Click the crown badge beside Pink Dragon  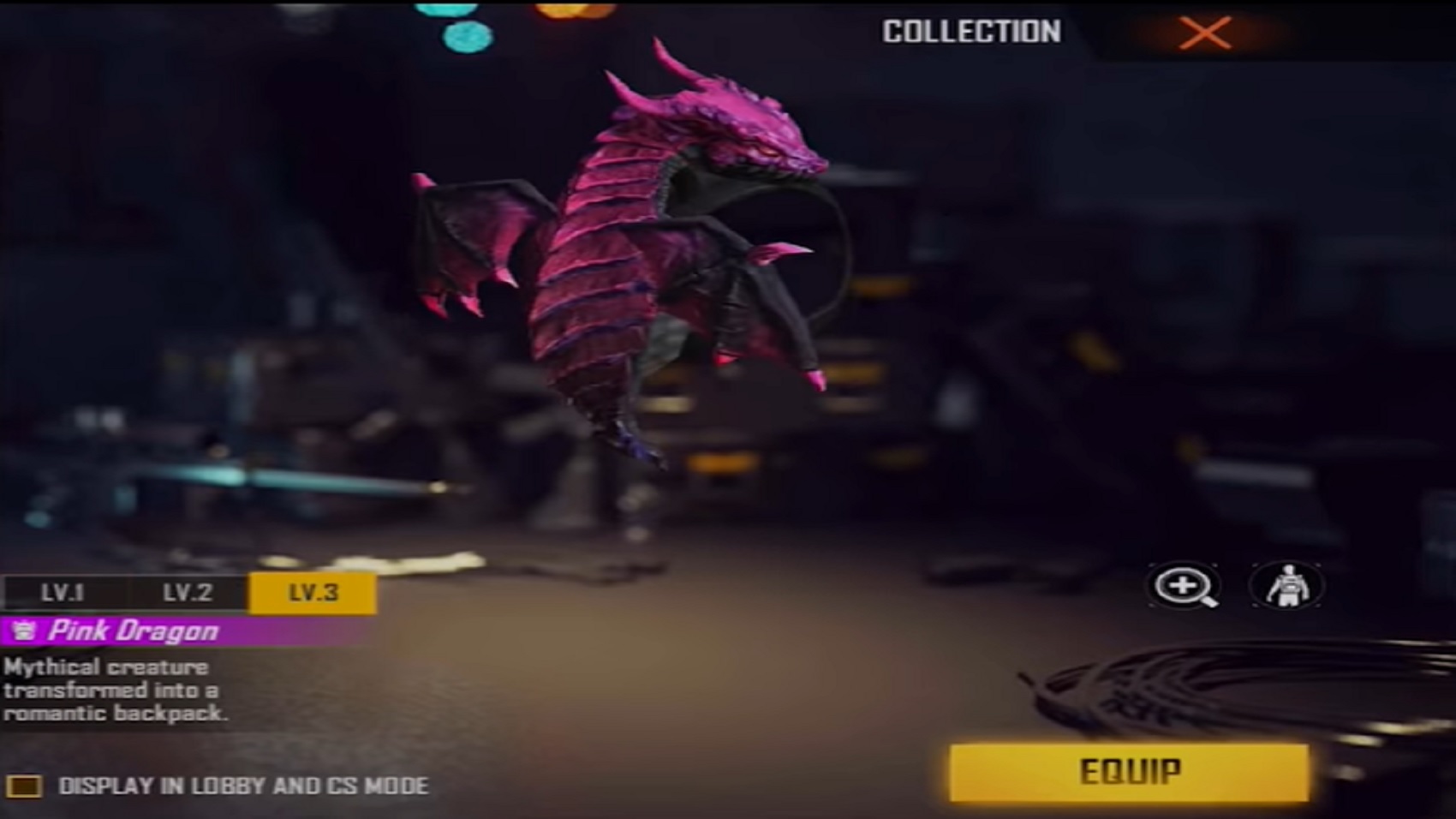[21, 632]
